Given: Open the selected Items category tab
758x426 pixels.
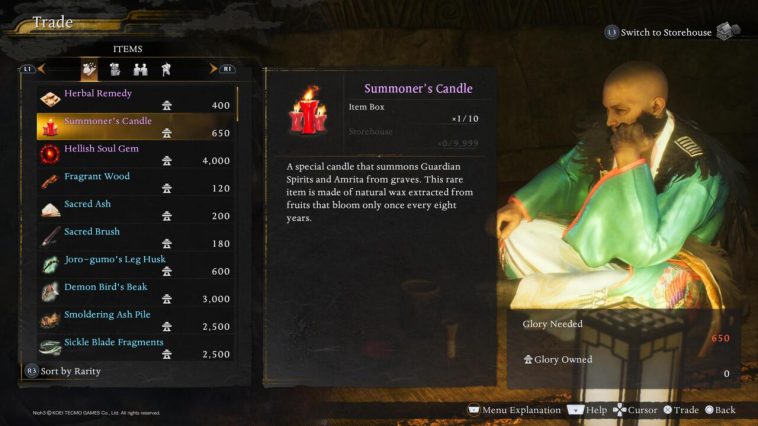Looking at the screenshot, I should pos(89,70).
